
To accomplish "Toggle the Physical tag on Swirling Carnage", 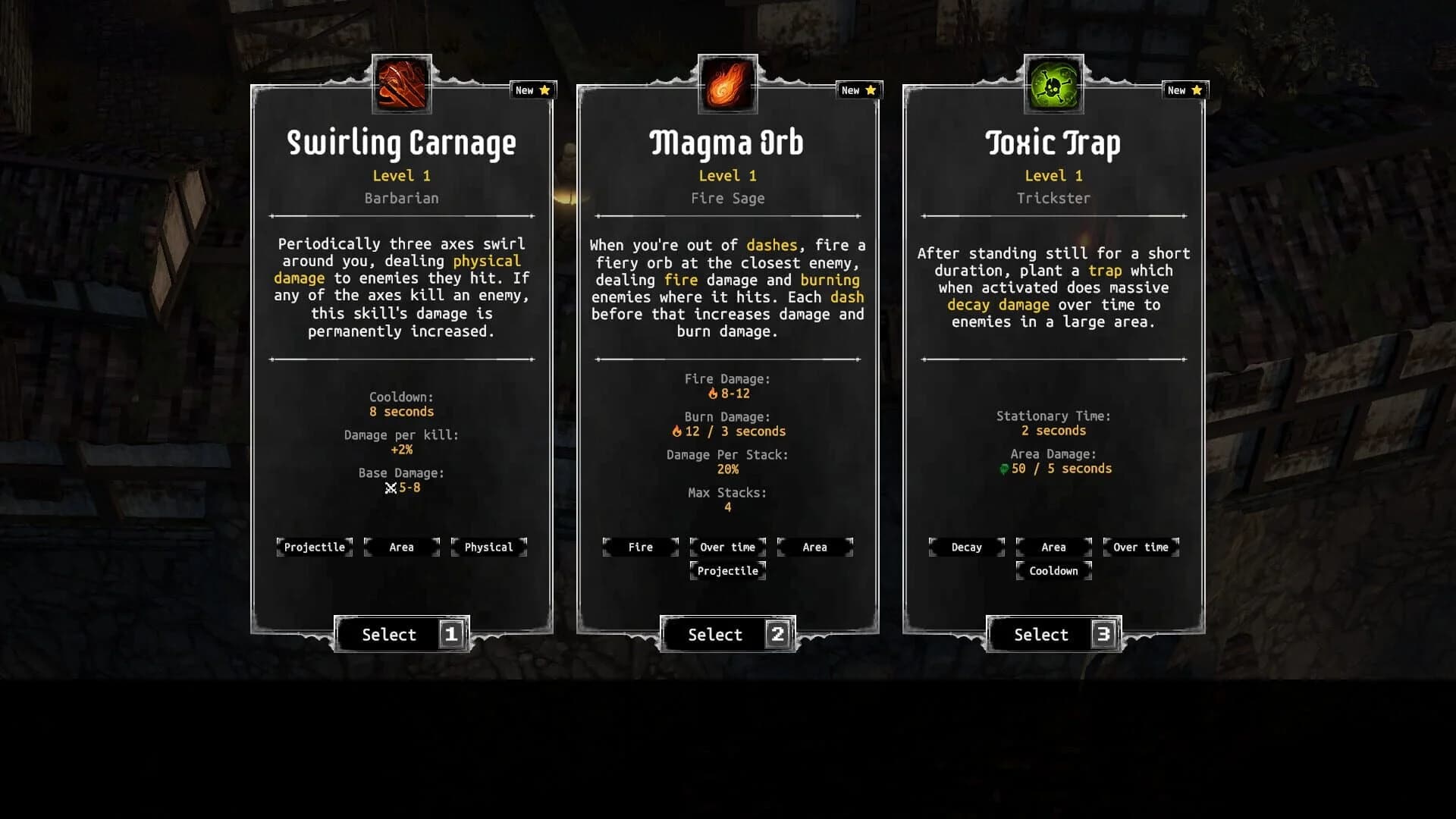I will coord(488,547).
